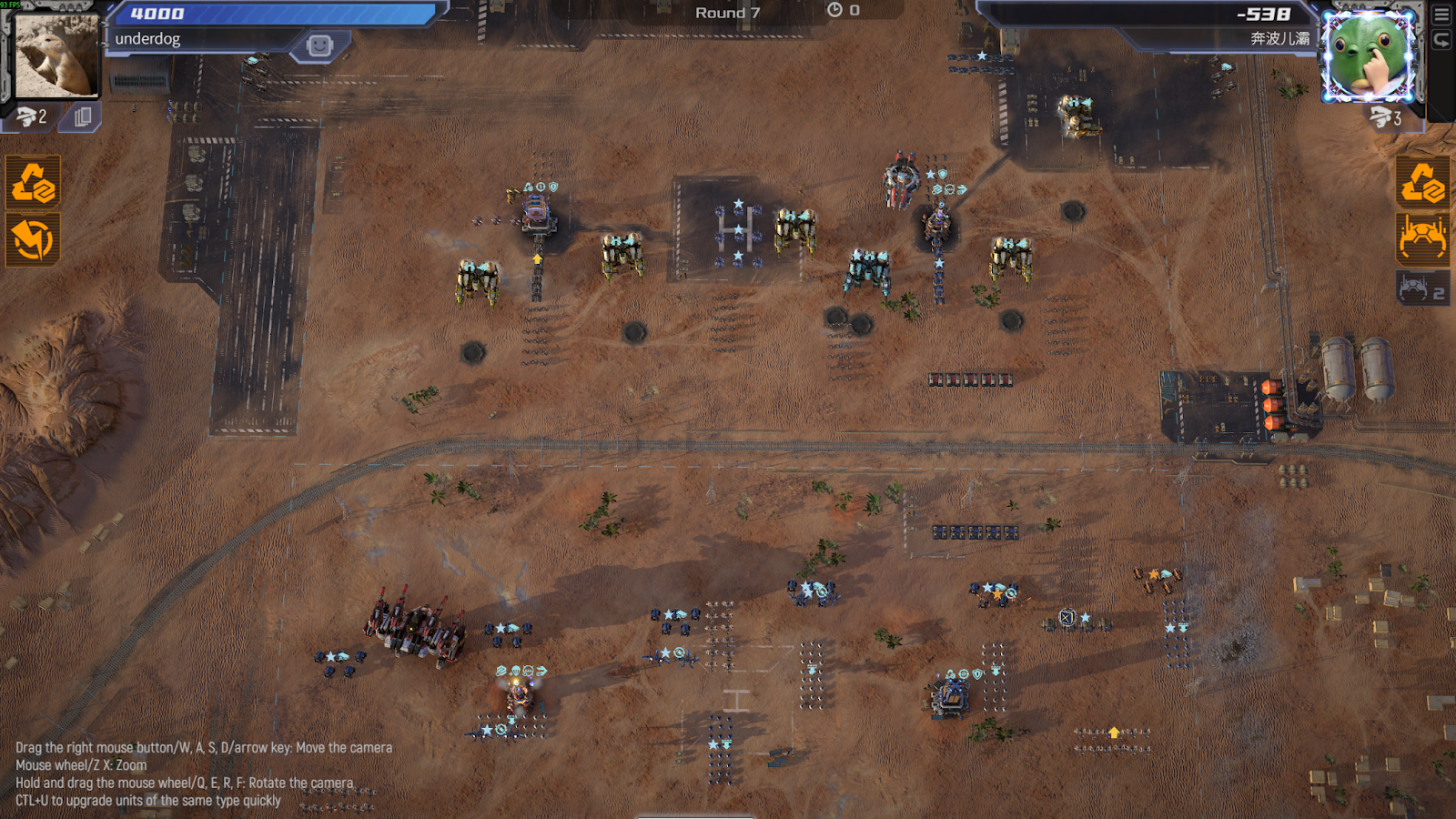Activate the orange lightning bolt ability icon
This screenshot has height=819, width=1456.
pyautogui.click(x=34, y=239)
